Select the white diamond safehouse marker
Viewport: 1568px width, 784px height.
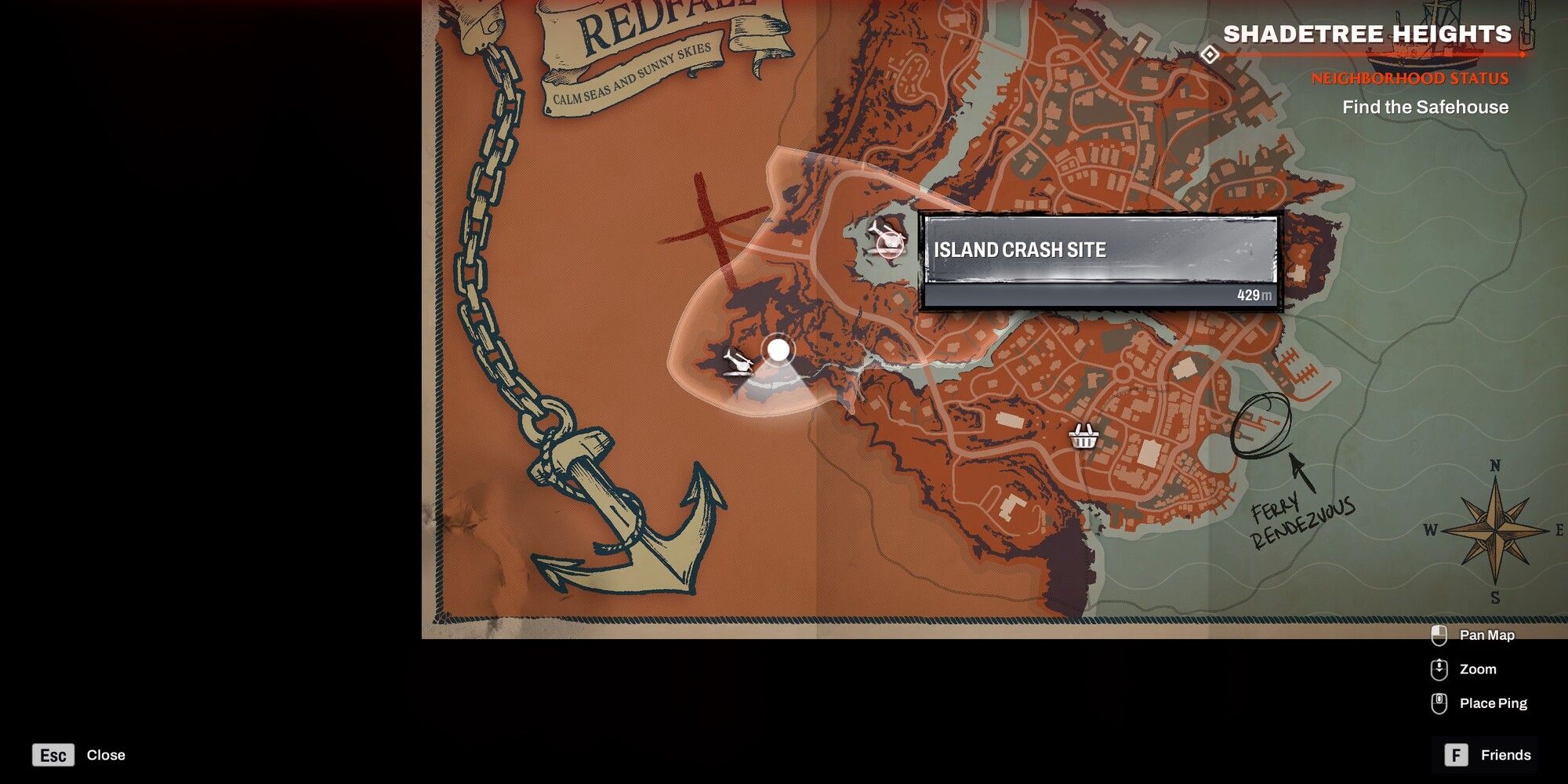click(x=1210, y=55)
